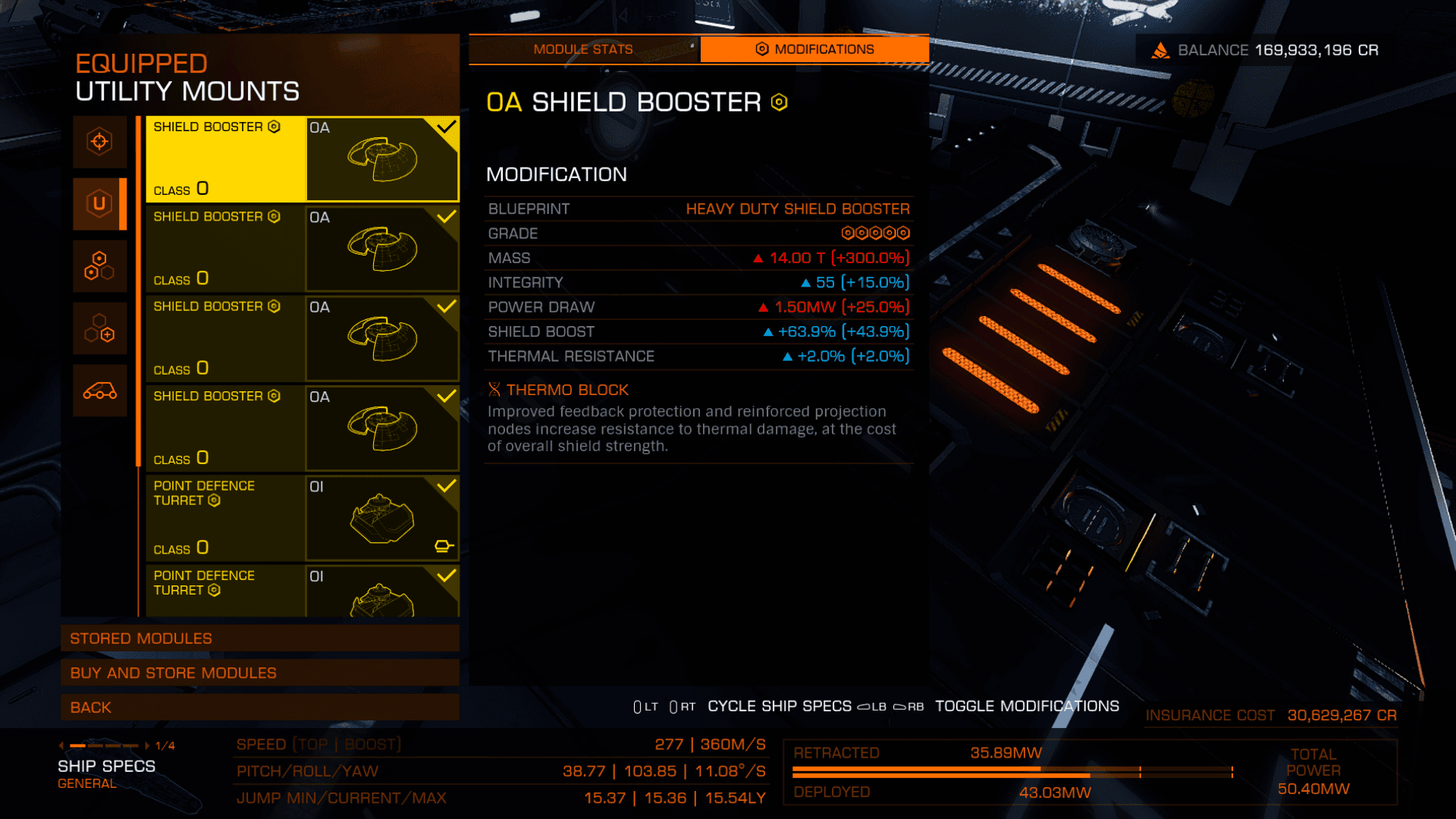Go Back from outfitting
Screen dimensions: 1456x819
click(259, 708)
